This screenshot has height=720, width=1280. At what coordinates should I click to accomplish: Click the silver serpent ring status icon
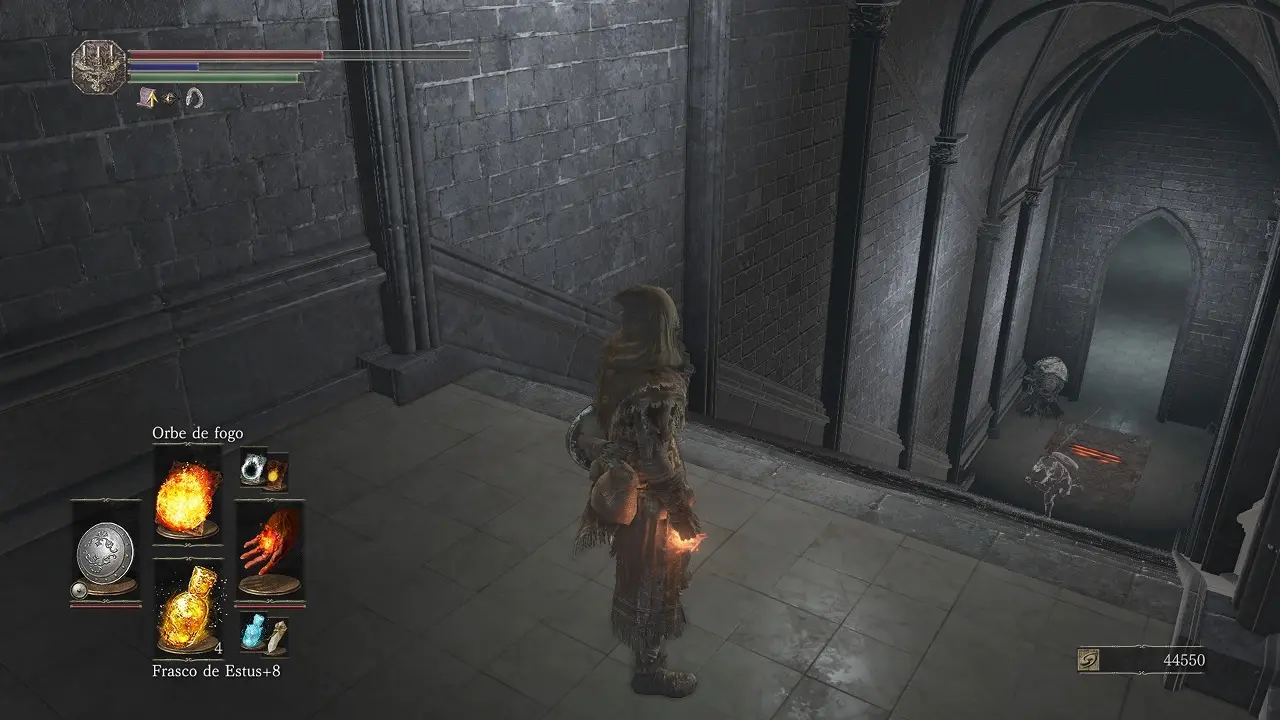pos(194,97)
